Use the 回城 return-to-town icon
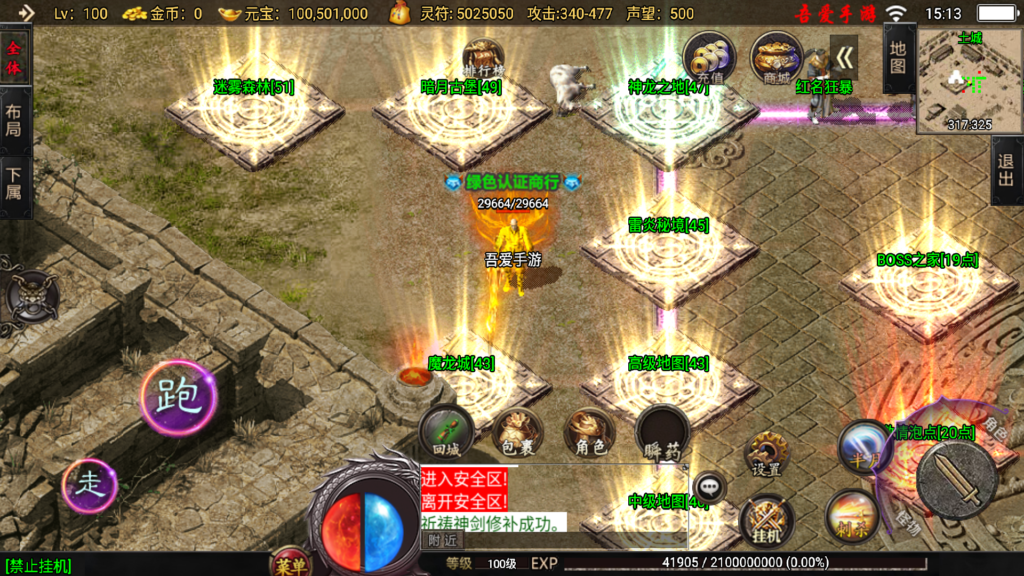Viewport: 1024px width, 576px height. point(446,432)
